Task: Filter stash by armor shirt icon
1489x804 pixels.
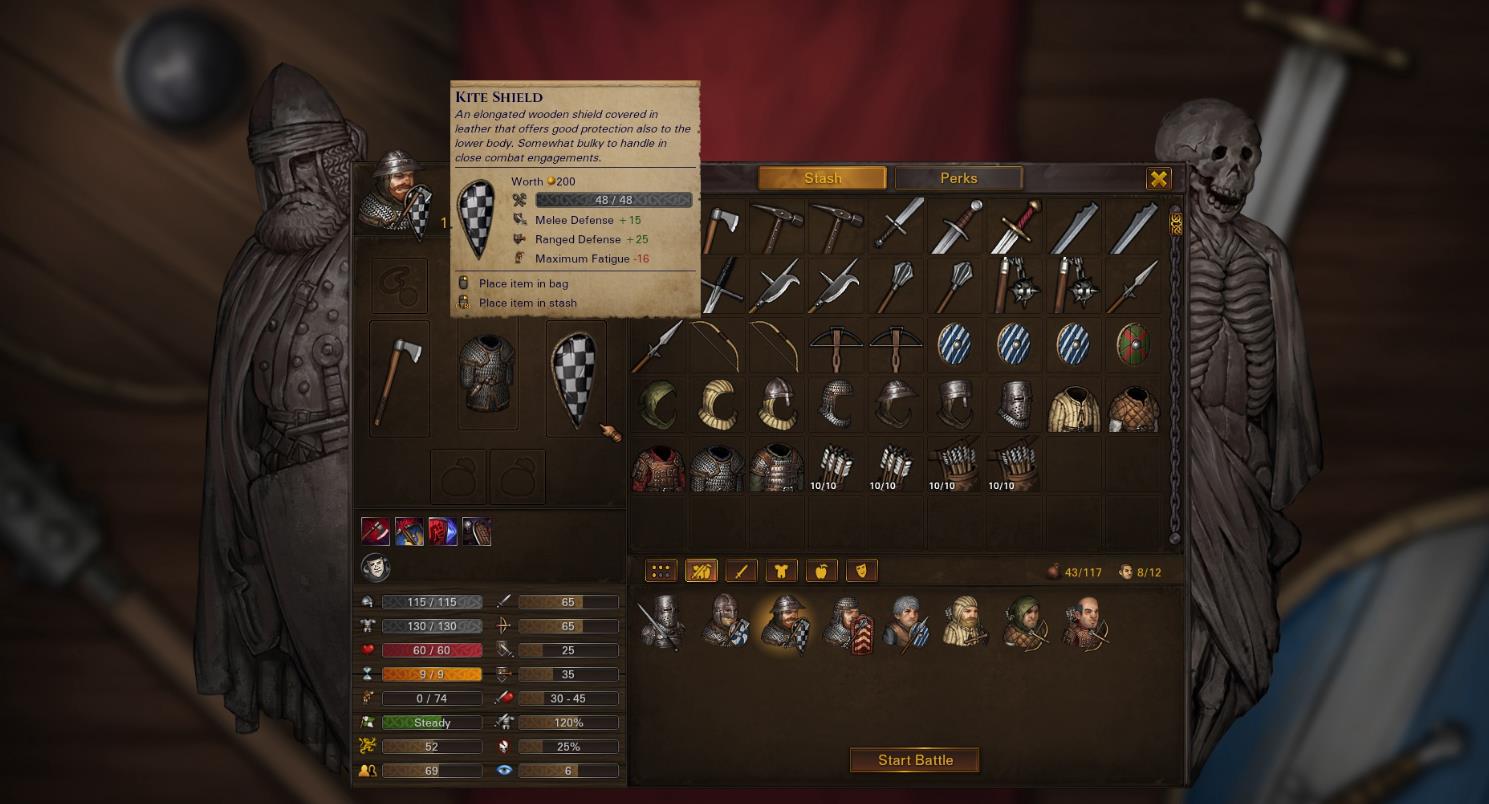Action: coord(781,571)
